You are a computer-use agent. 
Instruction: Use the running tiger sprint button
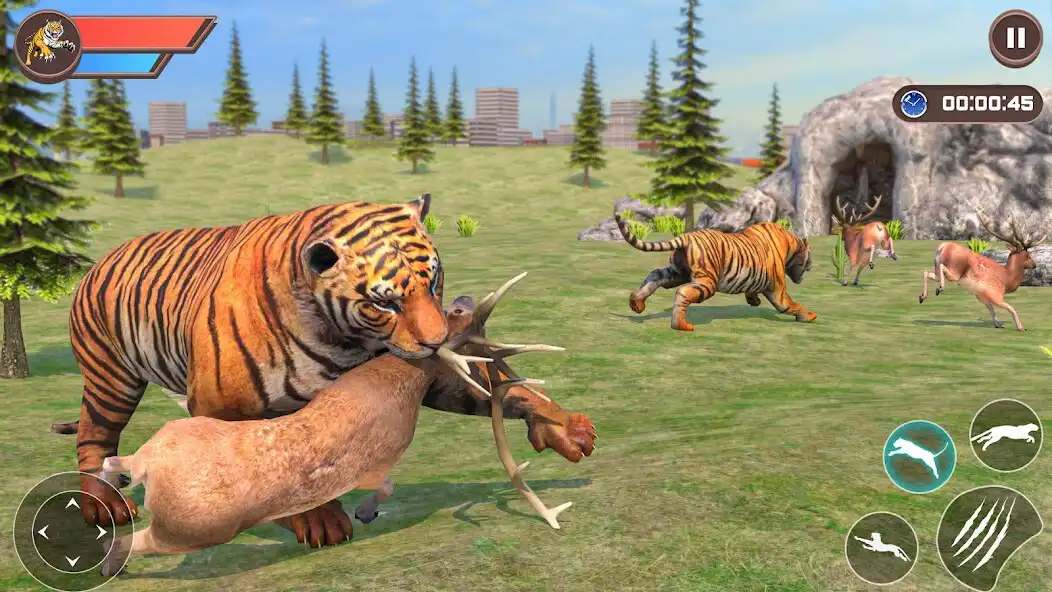[x=1005, y=435]
